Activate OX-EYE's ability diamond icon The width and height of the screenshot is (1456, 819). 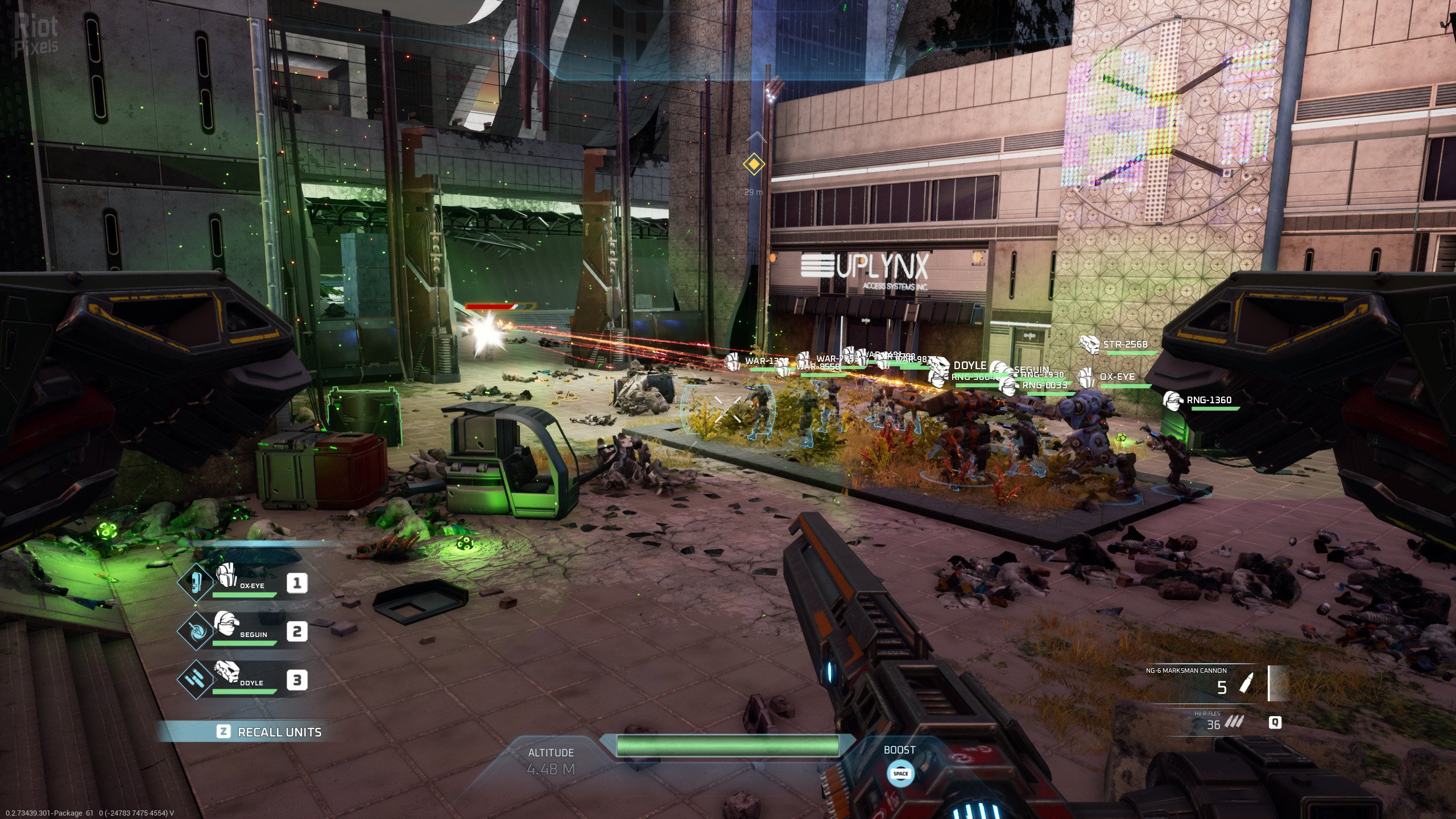click(195, 583)
